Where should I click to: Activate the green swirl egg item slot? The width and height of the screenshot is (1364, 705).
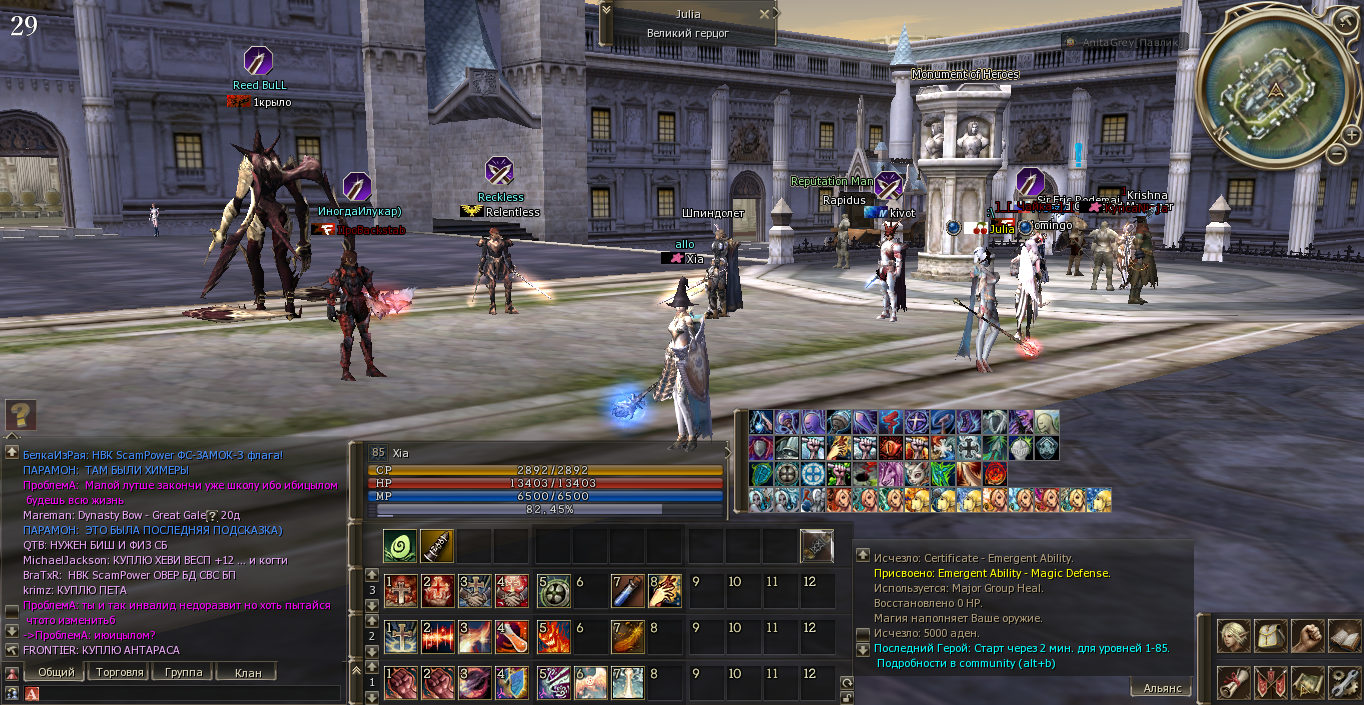point(400,546)
